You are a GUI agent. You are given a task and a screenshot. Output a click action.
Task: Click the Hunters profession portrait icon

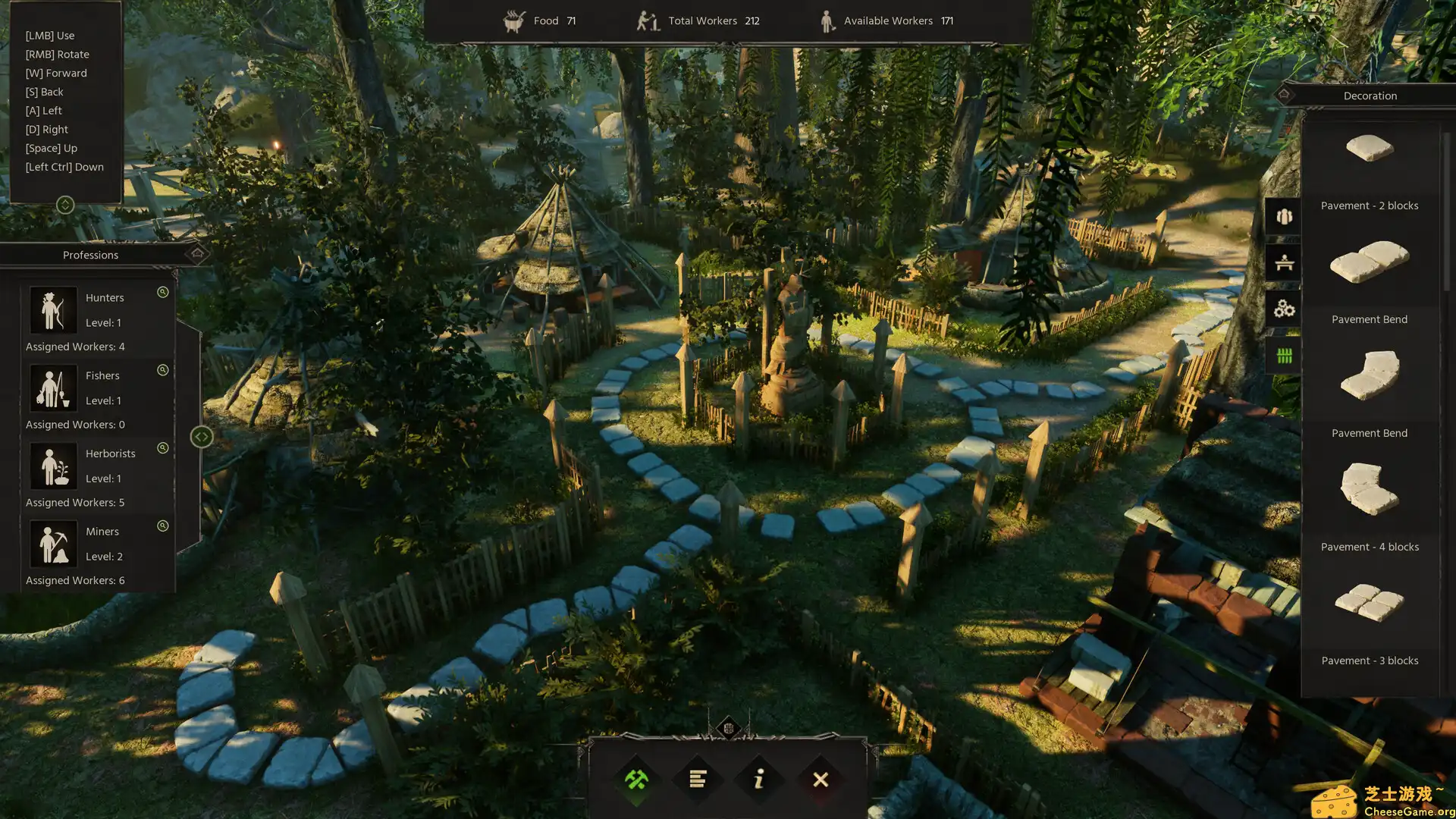click(52, 309)
